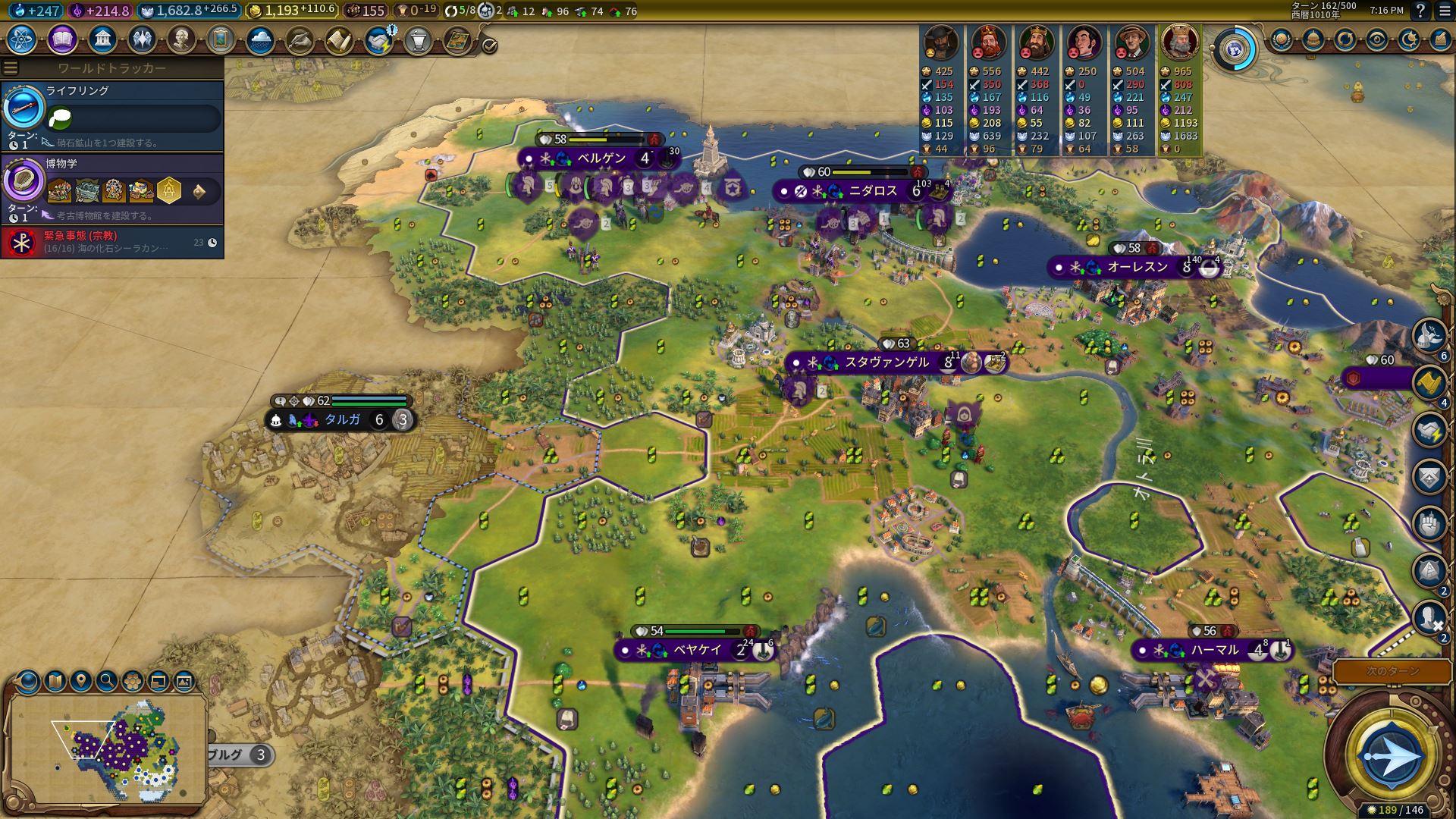Open the civics tree book icon

pyautogui.click(x=62, y=39)
